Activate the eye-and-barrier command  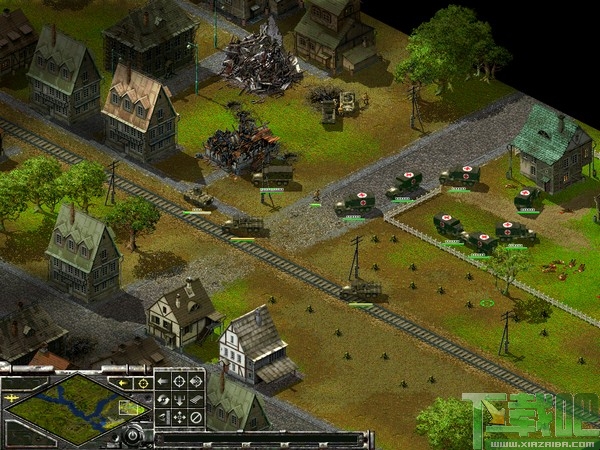(x=163, y=416)
